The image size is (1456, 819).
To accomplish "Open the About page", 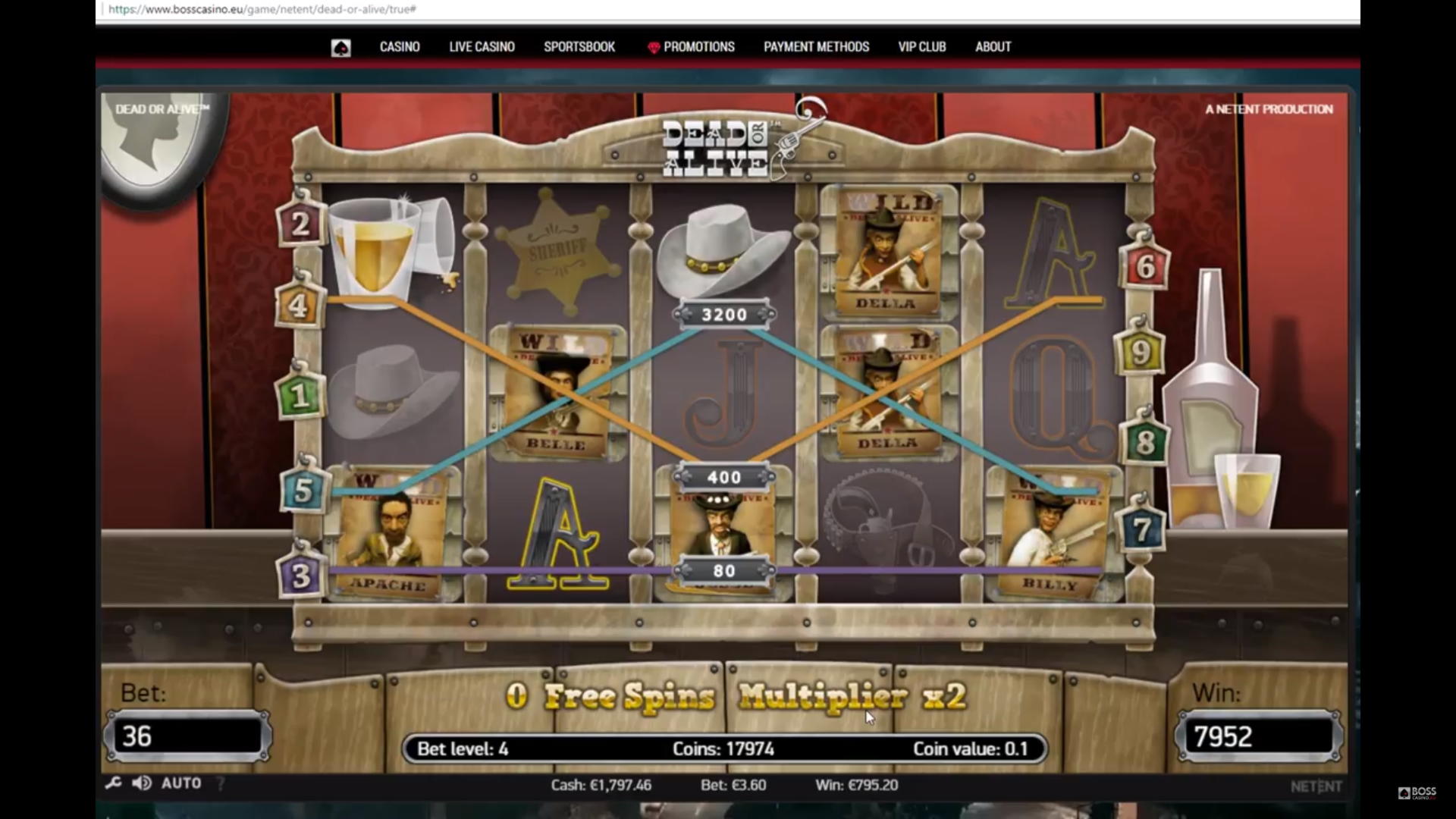I will point(993,47).
